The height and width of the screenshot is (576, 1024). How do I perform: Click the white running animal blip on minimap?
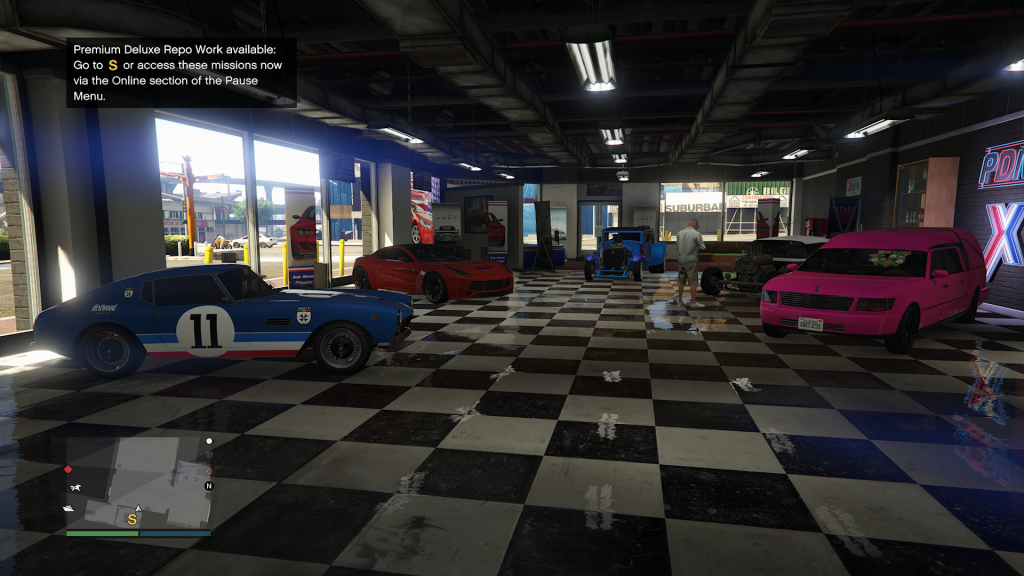tap(76, 488)
